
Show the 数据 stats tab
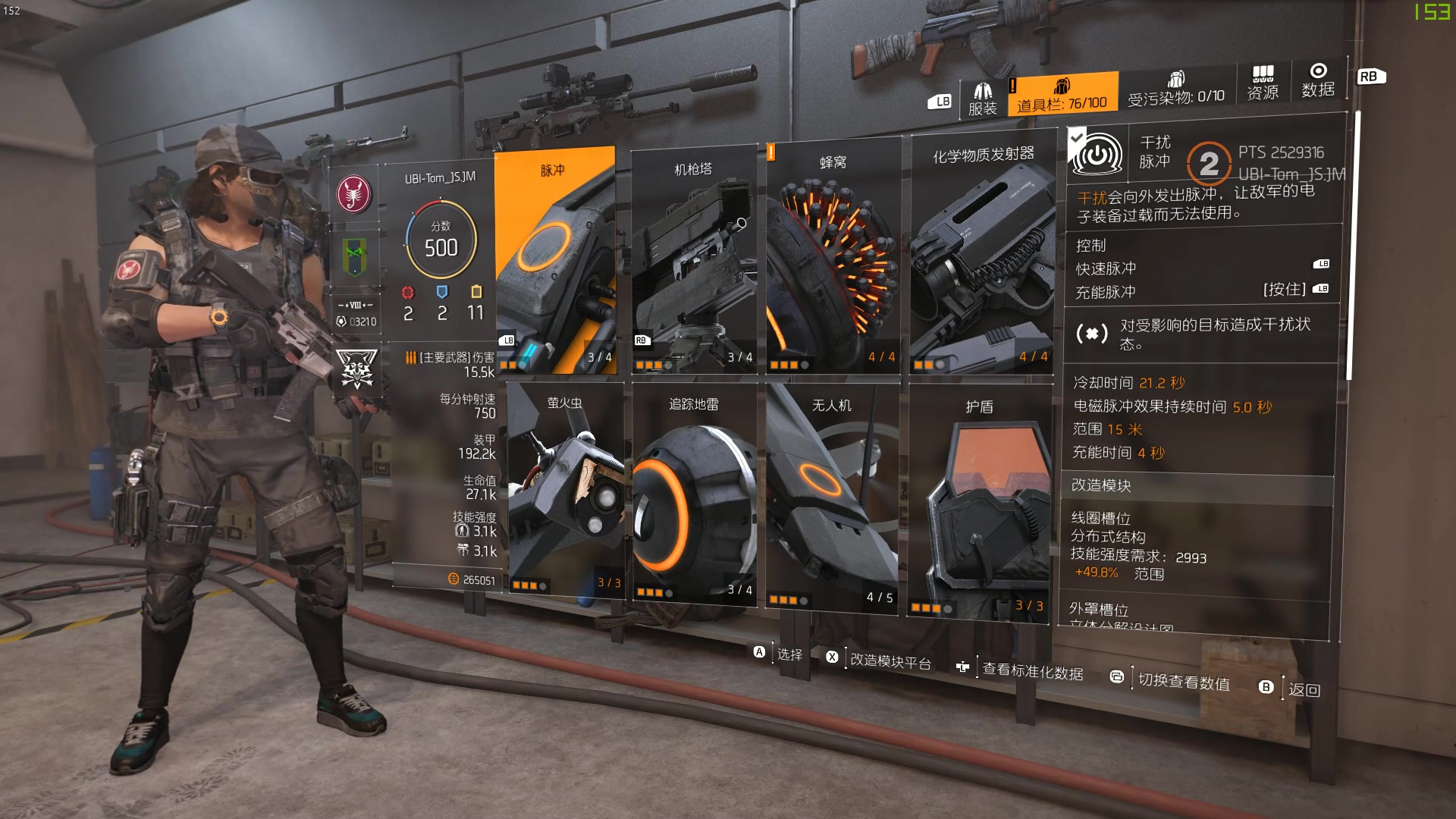1318,80
